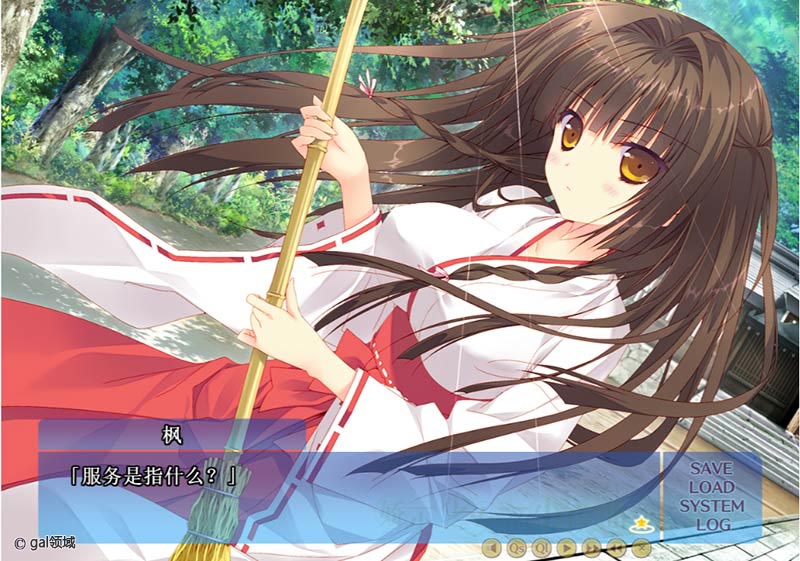
Task: Show the dialogue LOG
Action: pyautogui.click(x=711, y=525)
